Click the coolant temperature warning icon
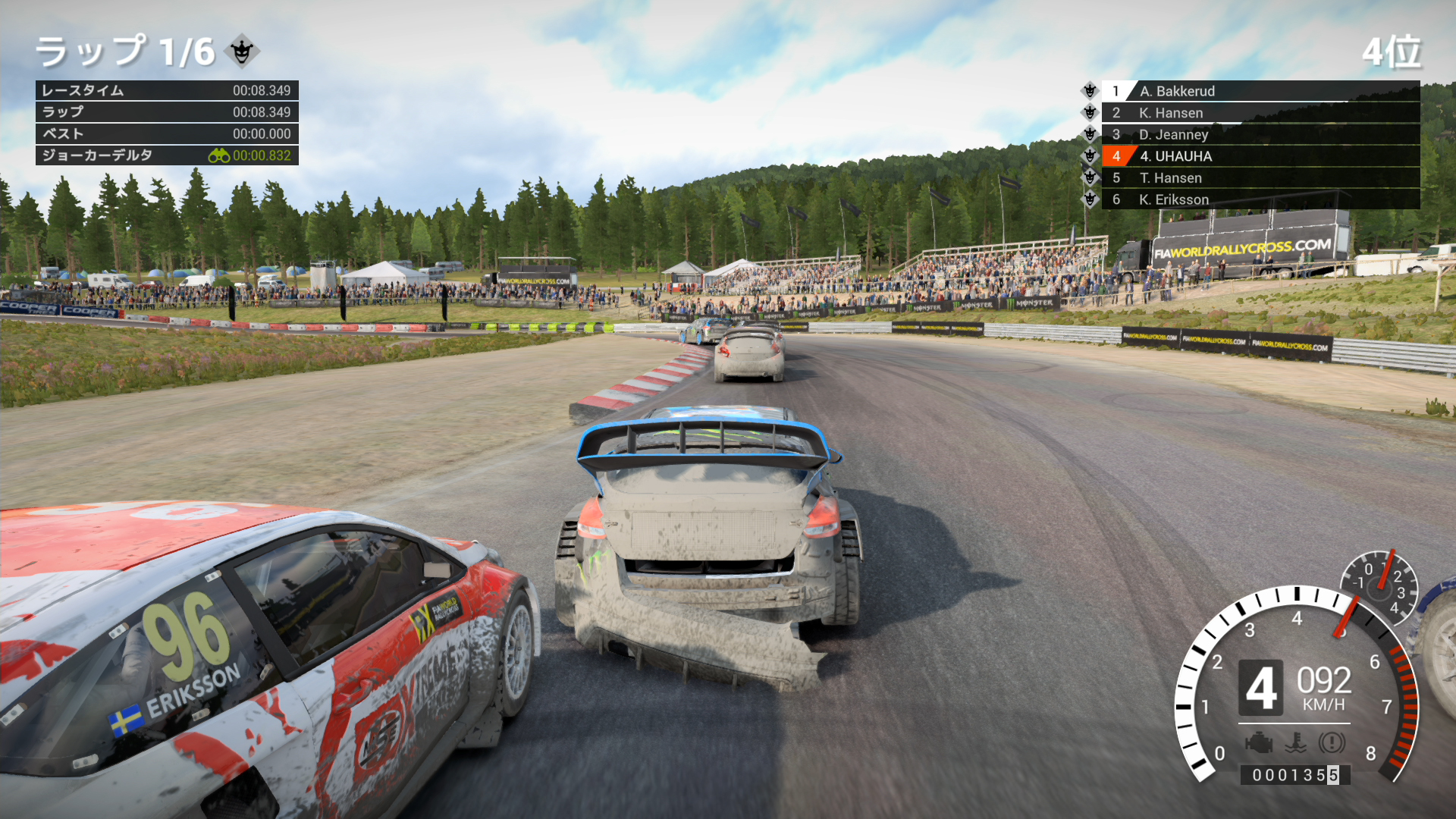1456x819 pixels. point(1295,742)
